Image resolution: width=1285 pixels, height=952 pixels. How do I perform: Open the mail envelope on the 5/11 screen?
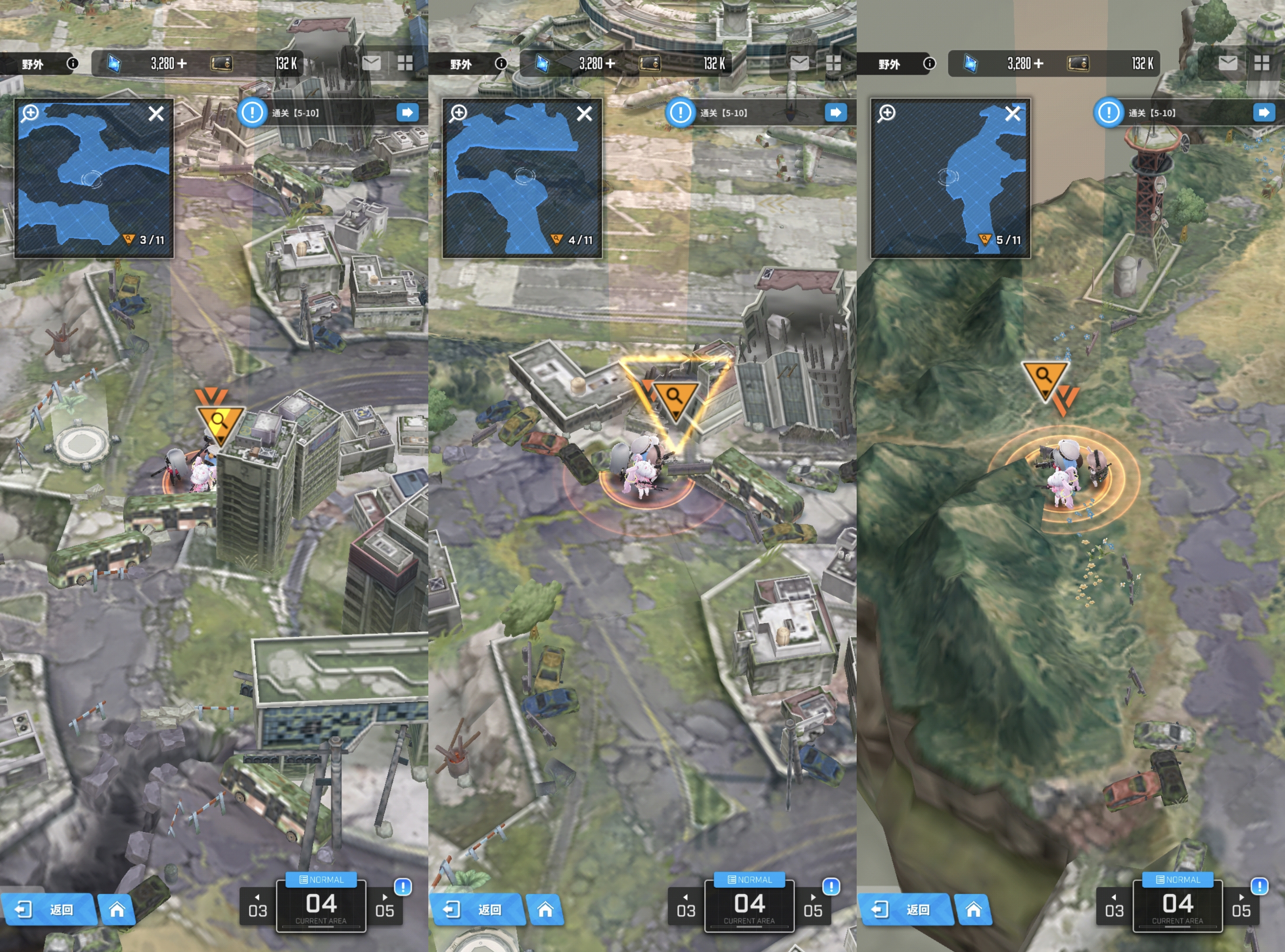1228,63
